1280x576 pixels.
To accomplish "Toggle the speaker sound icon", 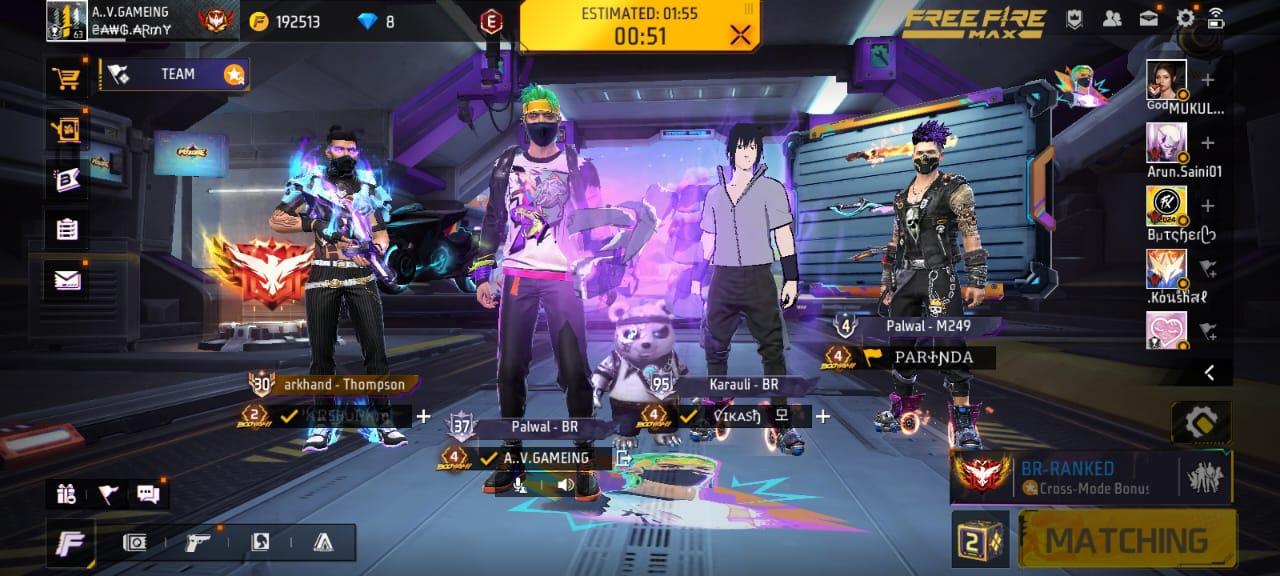I will (x=565, y=485).
